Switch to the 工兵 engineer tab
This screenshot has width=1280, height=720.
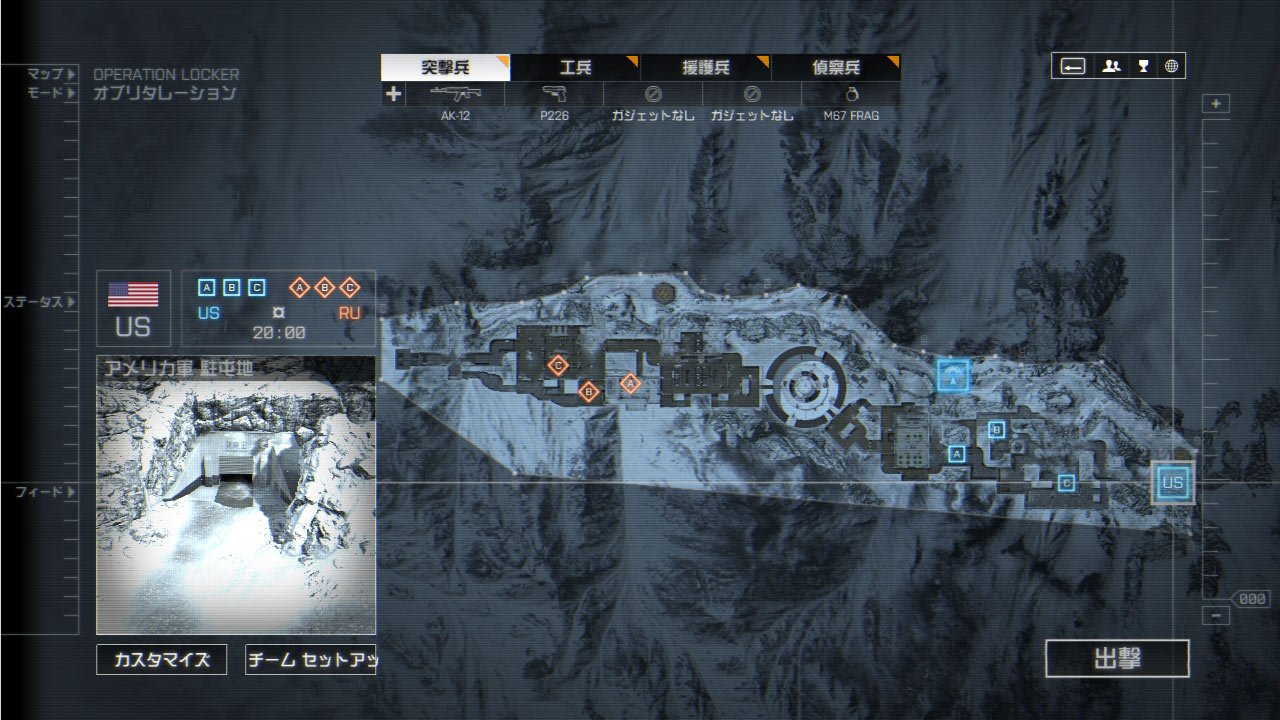coord(575,68)
